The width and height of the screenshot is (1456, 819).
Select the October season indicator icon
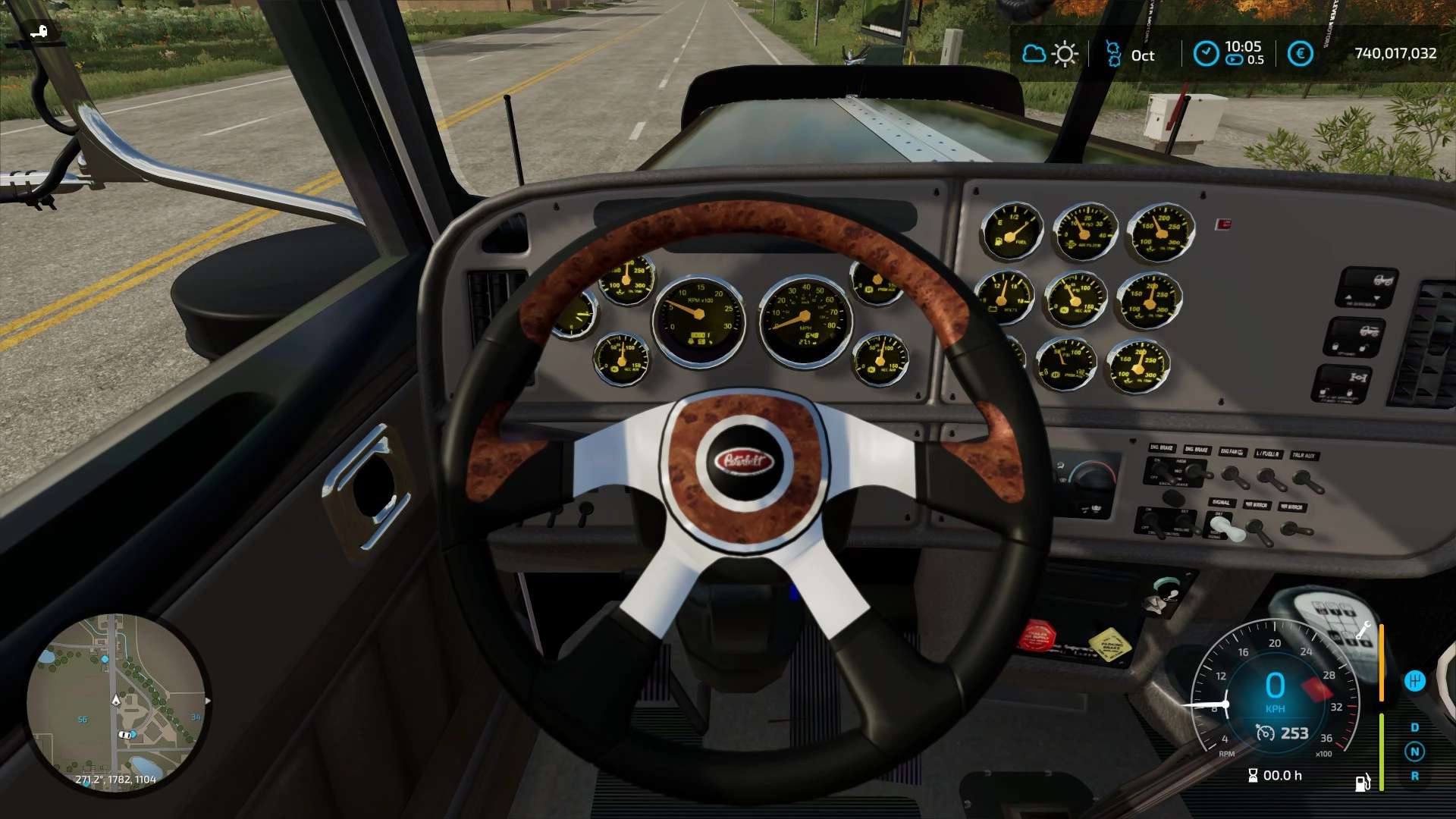click(x=1112, y=55)
